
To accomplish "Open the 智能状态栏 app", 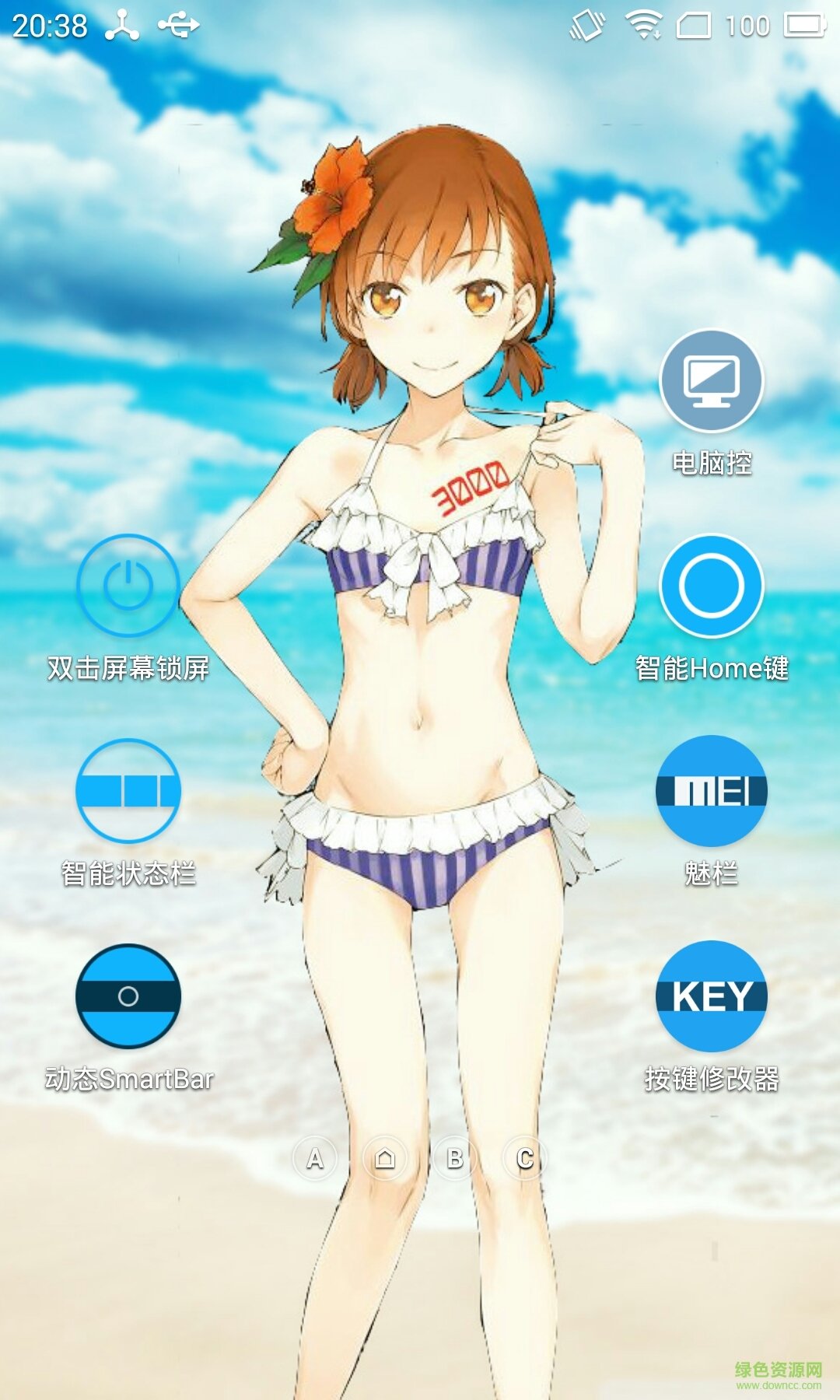I will [128, 791].
